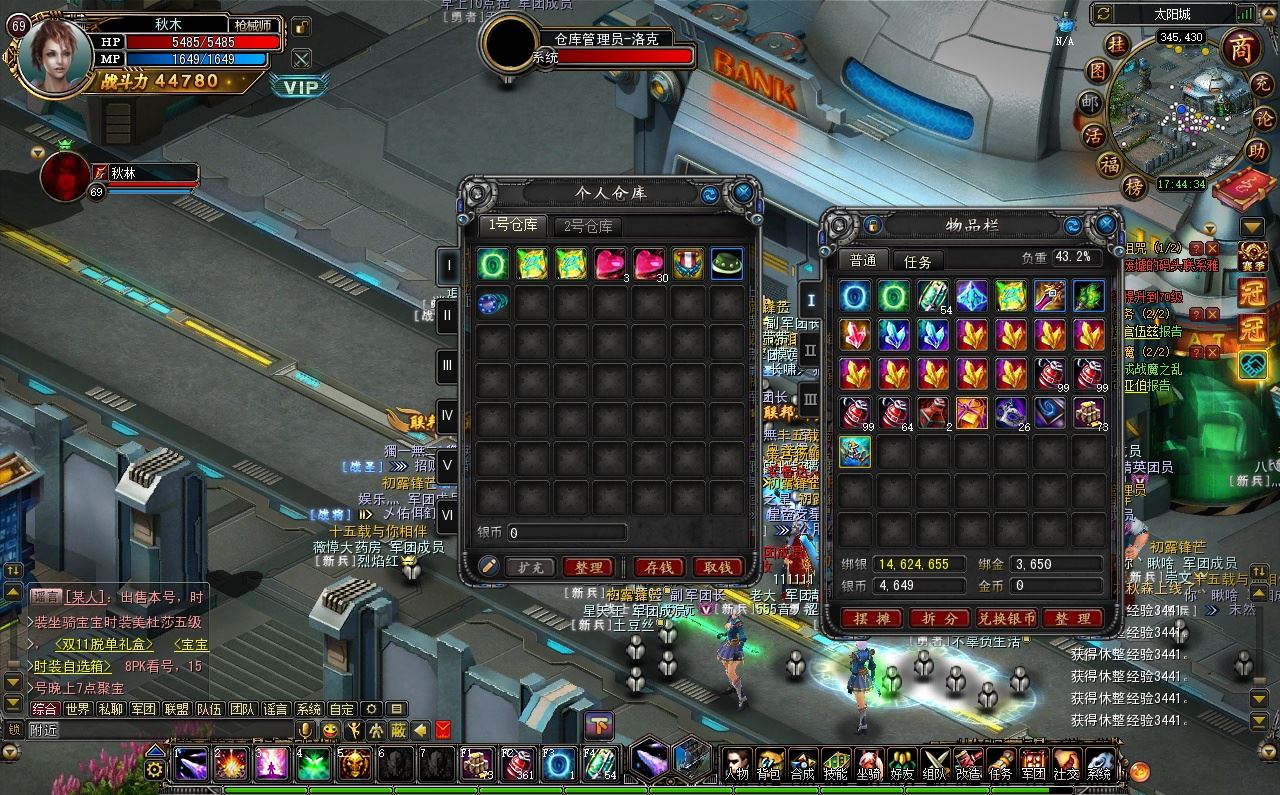Open the 商 shop button by minimap

click(1241, 48)
